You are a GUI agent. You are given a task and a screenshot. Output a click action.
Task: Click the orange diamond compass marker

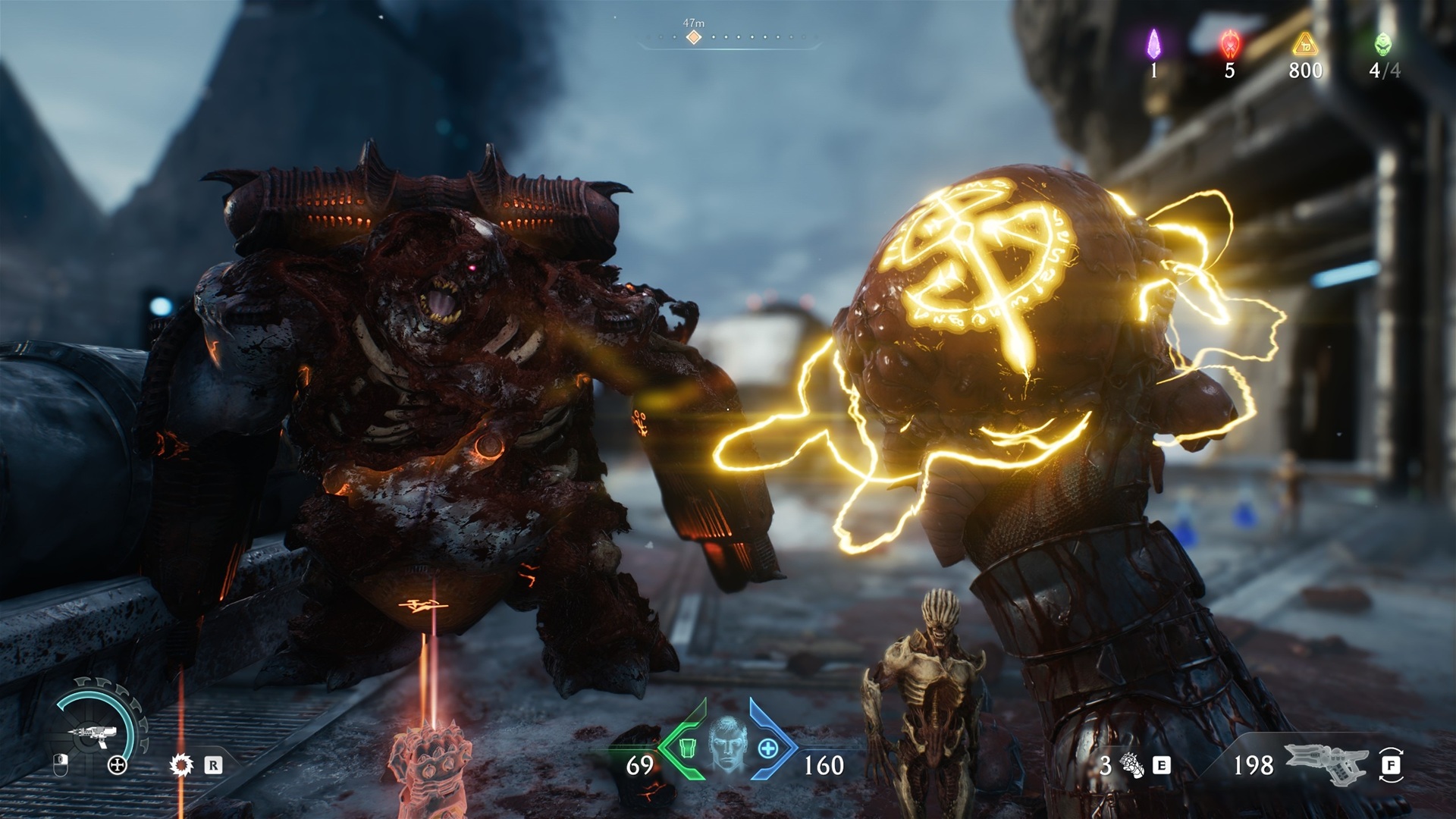tap(693, 37)
